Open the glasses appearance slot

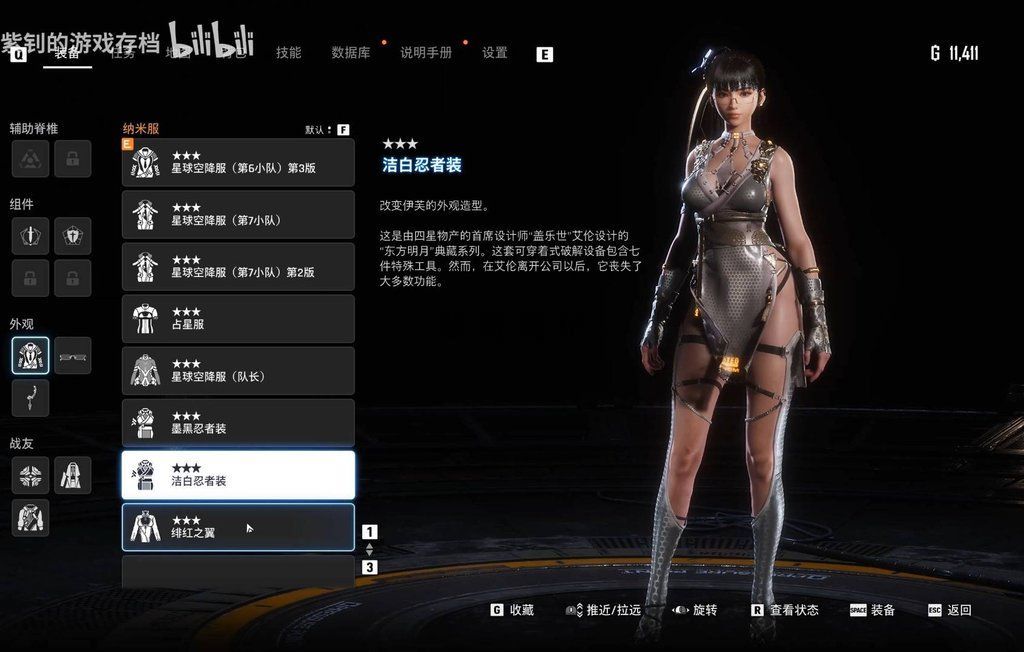pos(73,355)
